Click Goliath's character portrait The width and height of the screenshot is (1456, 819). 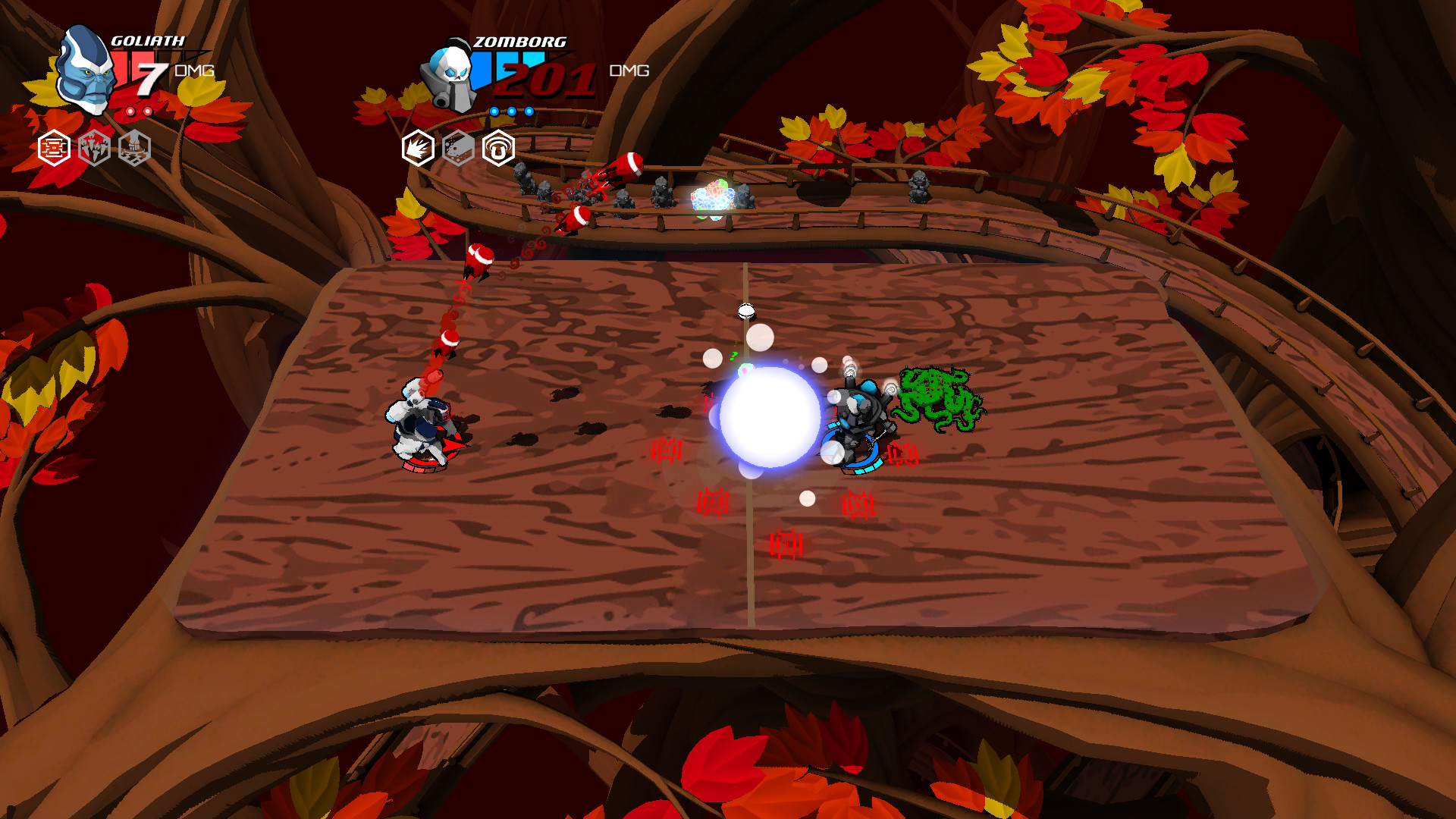click(83, 72)
